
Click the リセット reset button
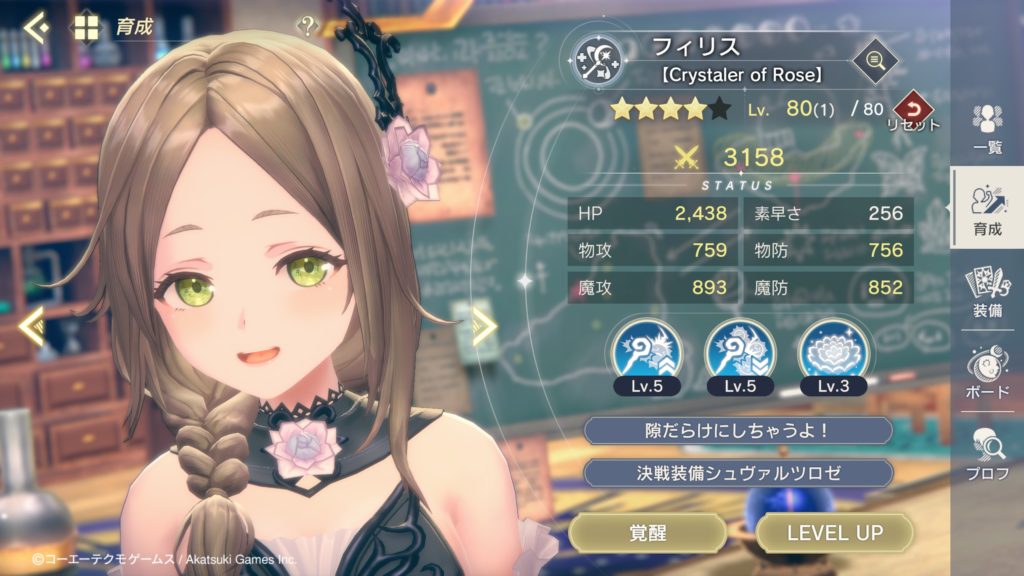coord(911,109)
